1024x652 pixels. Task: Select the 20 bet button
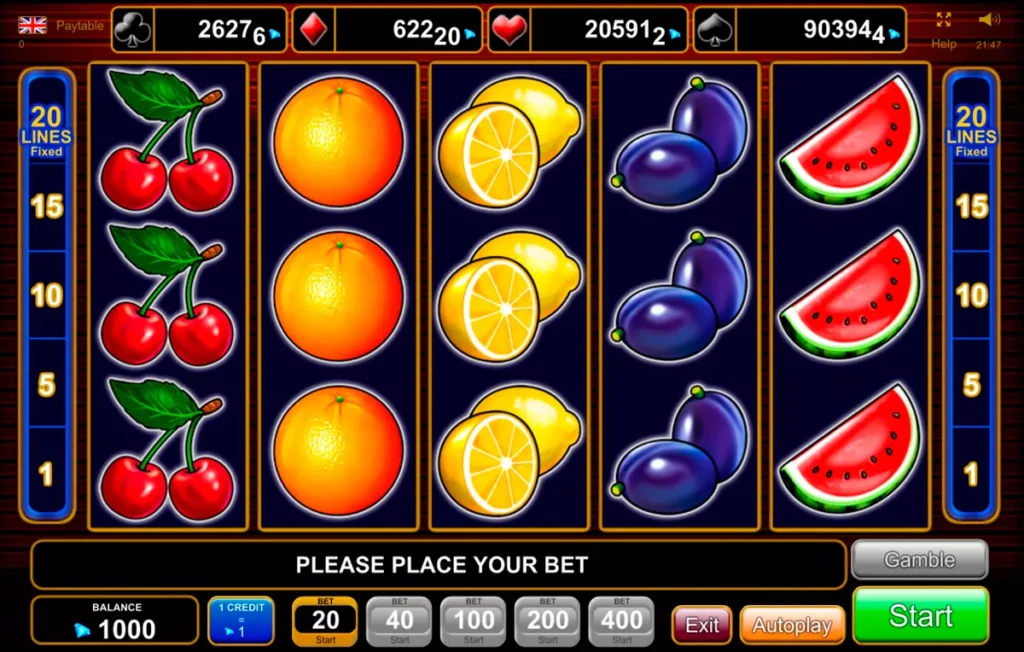(326, 621)
